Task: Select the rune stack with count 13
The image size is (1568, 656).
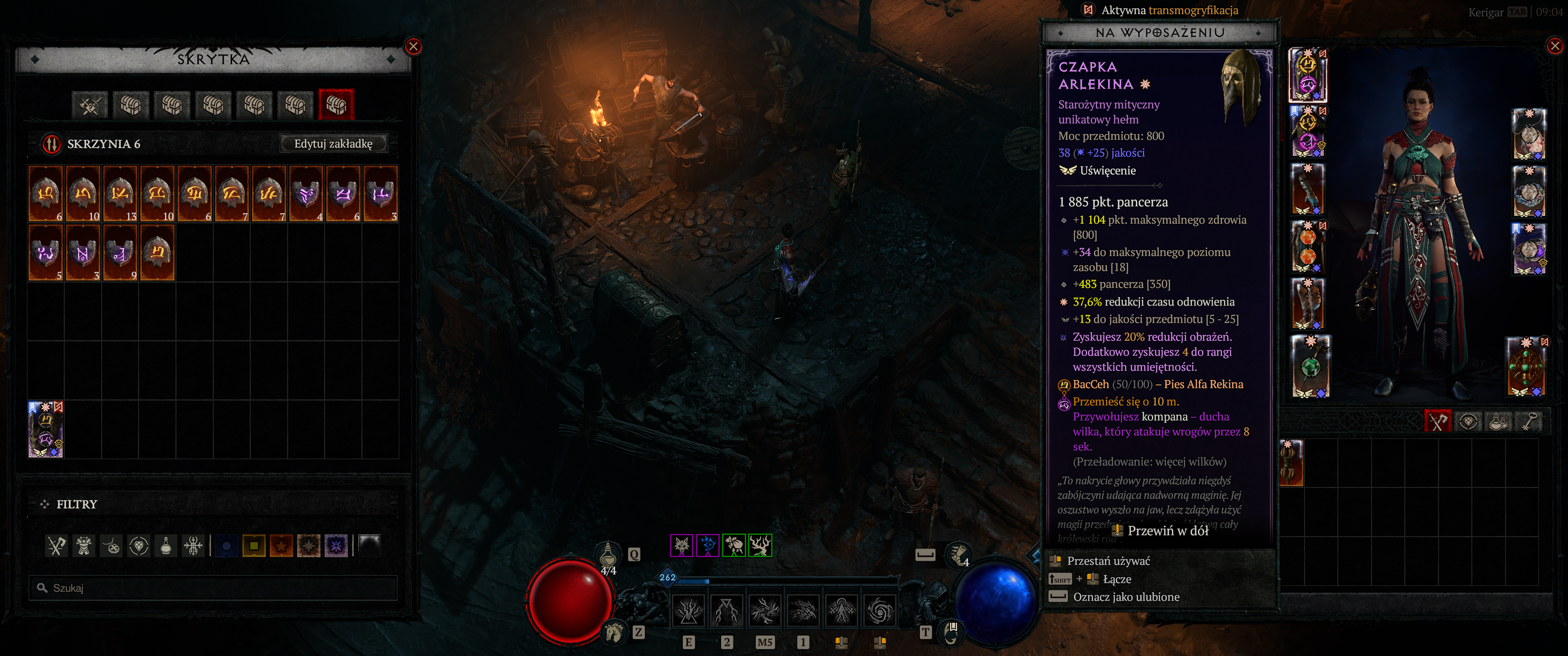Action: (x=120, y=194)
